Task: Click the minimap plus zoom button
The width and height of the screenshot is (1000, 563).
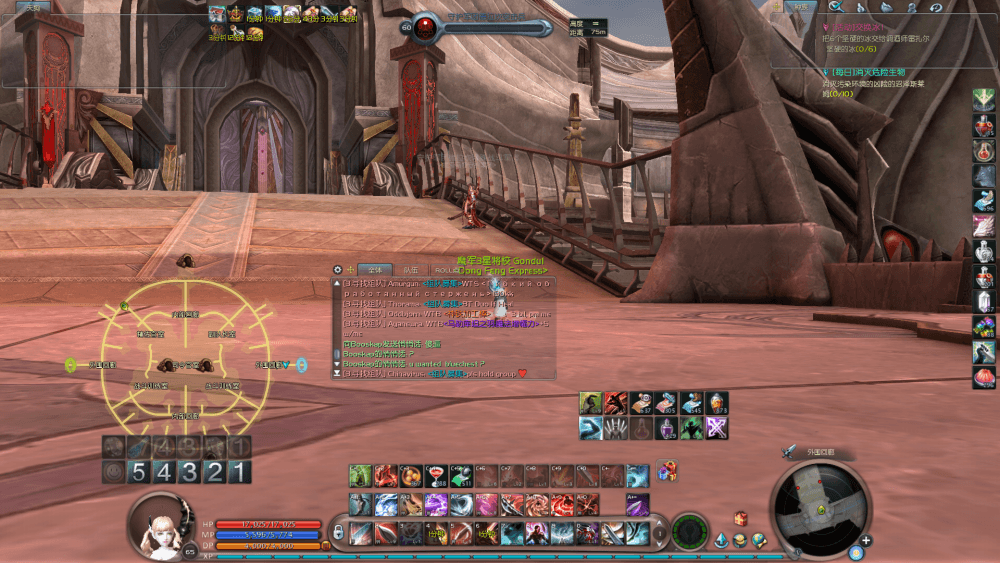Action: coord(866,541)
